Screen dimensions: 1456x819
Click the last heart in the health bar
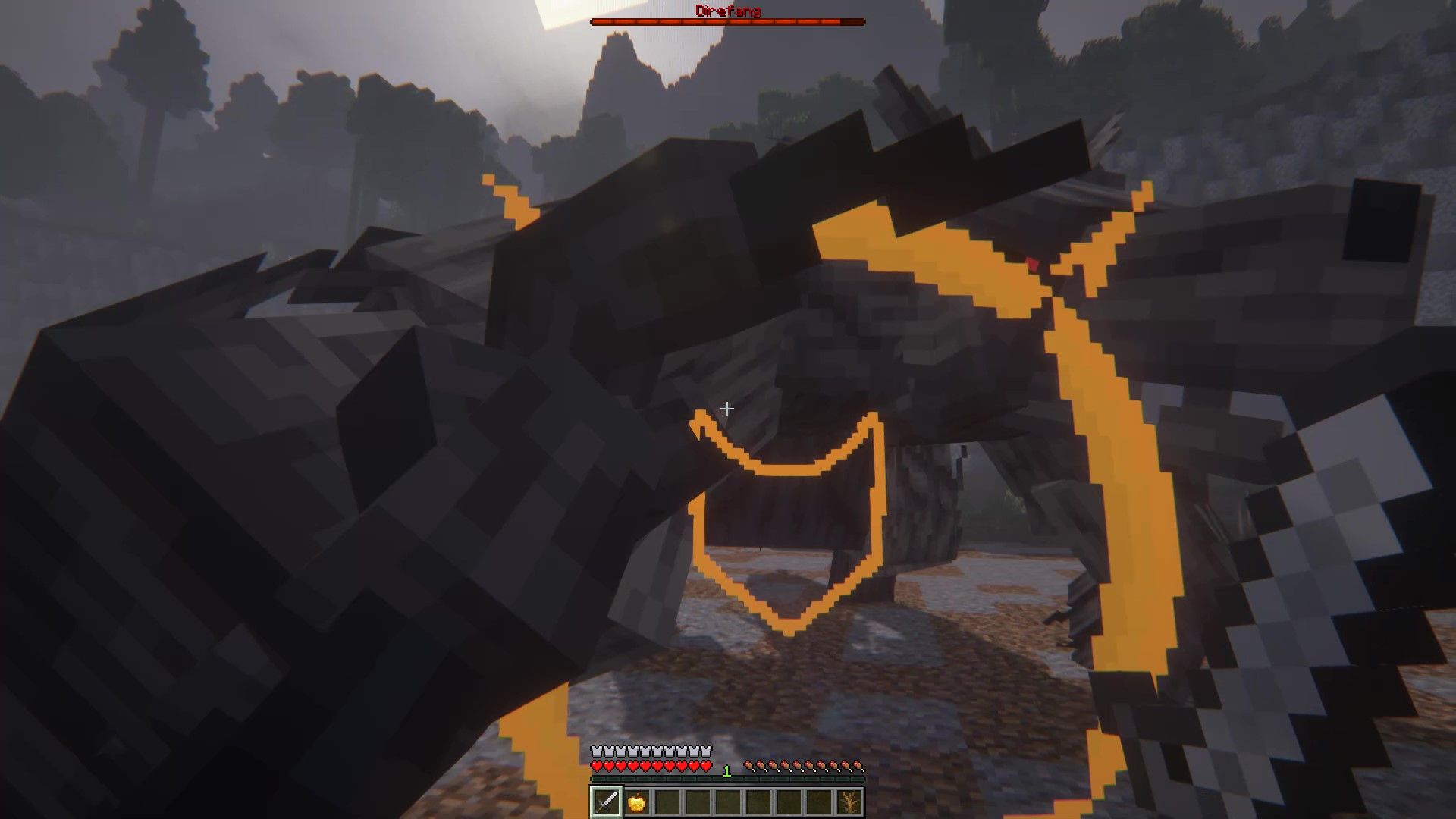point(706,767)
